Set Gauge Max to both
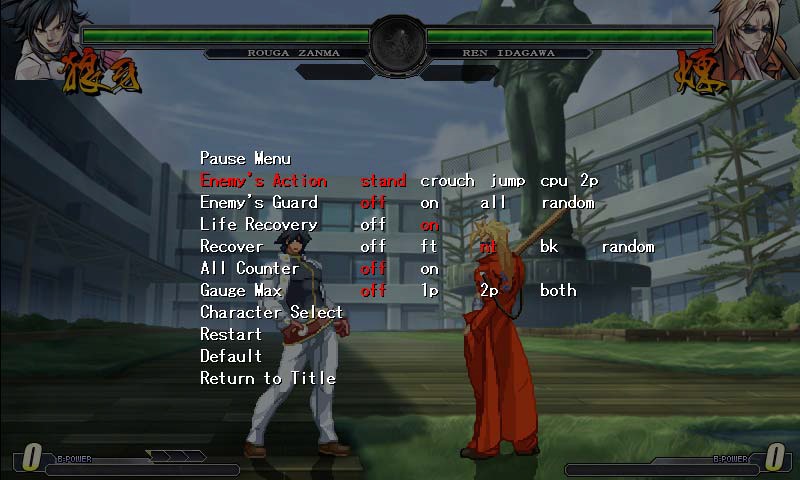The width and height of the screenshot is (800, 480). (558, 291)
